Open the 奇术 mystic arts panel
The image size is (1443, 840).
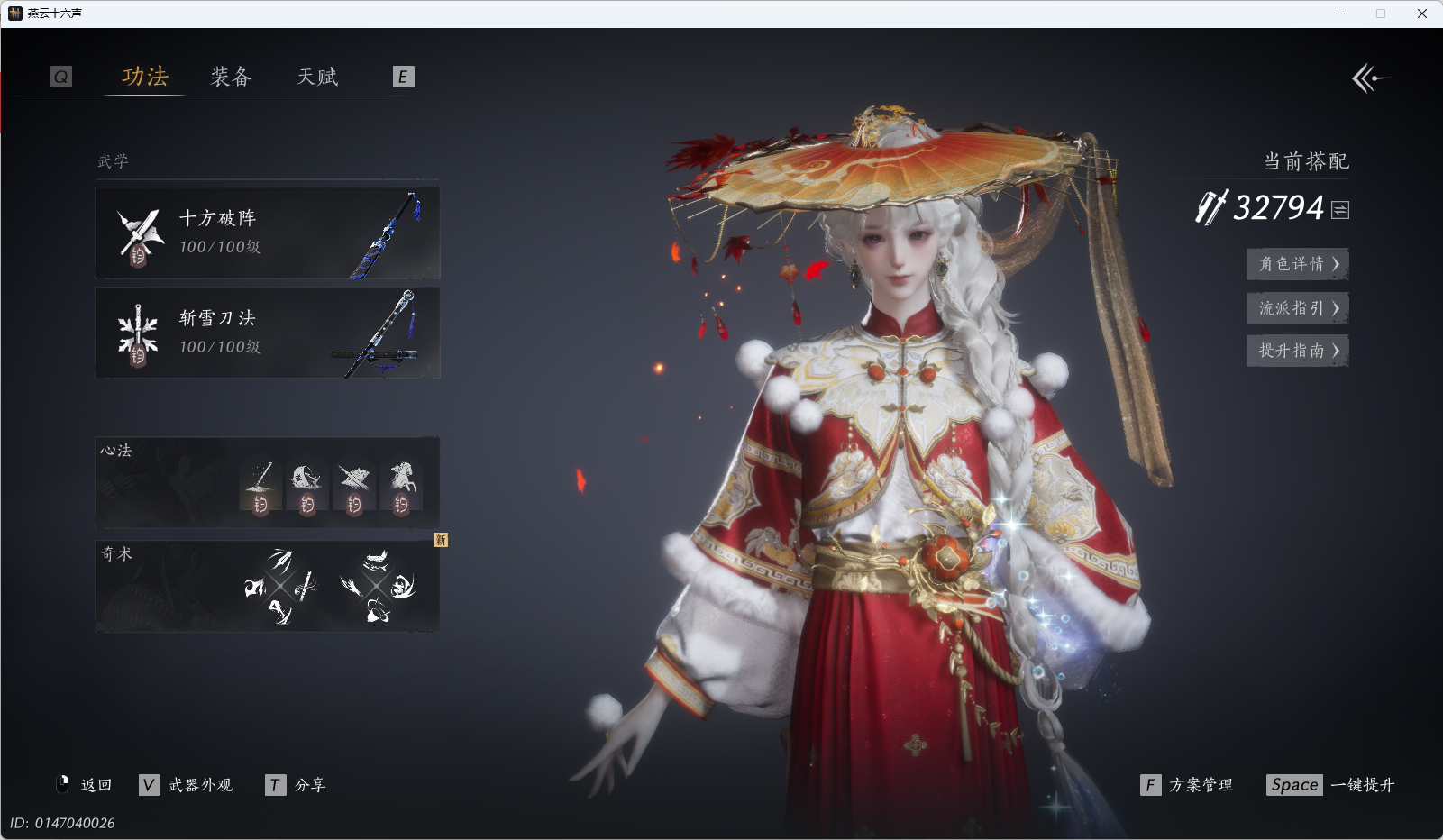[268, 586]
